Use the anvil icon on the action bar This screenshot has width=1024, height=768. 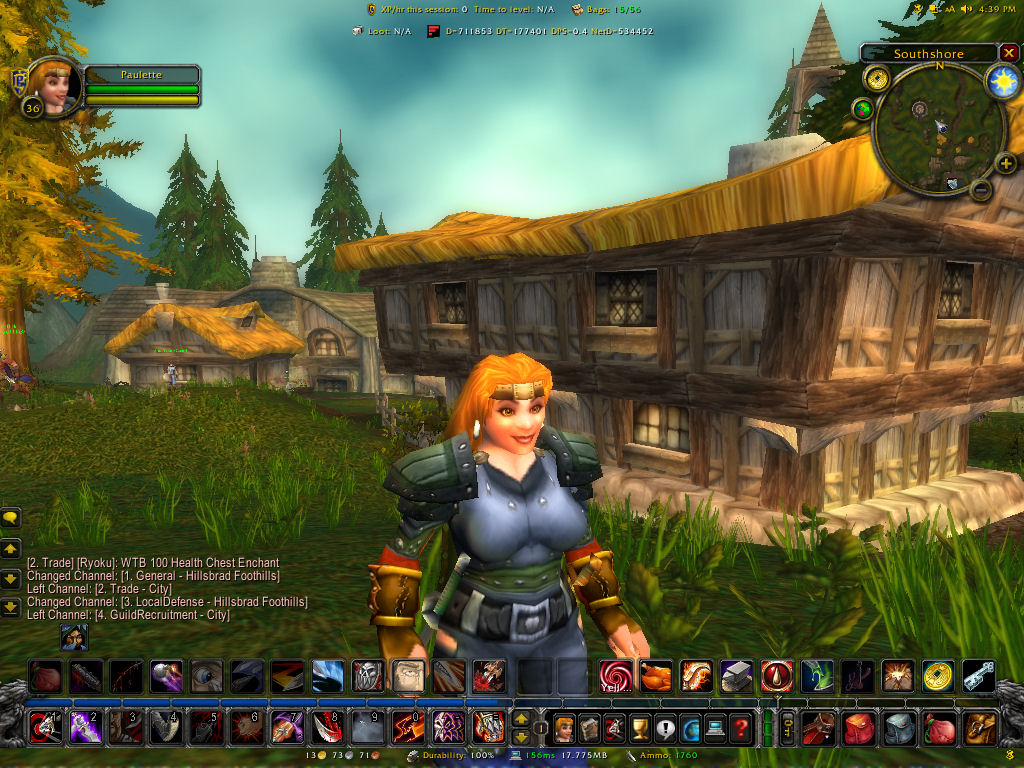coord(737,676)
